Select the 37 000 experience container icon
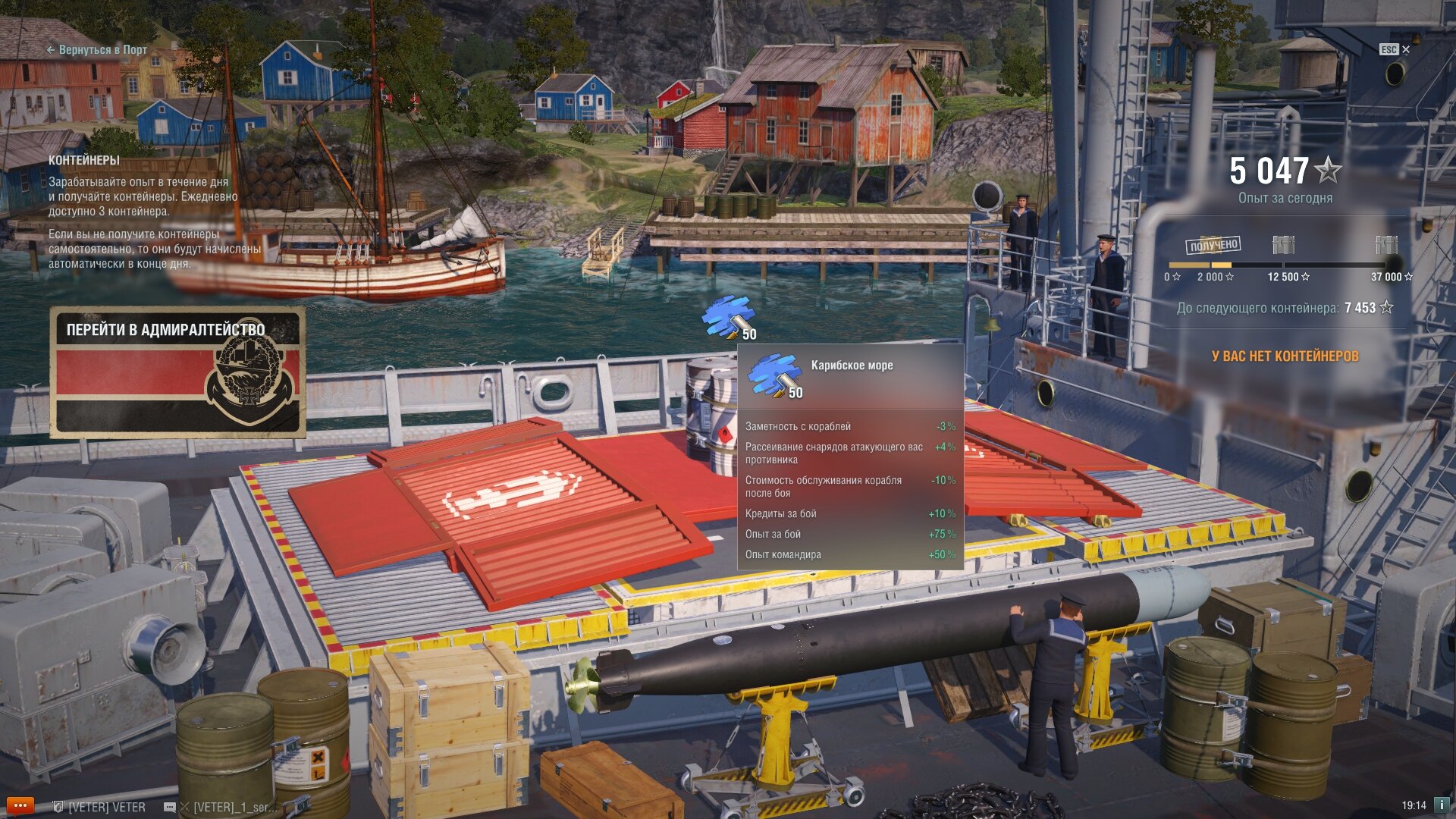 [x=1386, y=245]
